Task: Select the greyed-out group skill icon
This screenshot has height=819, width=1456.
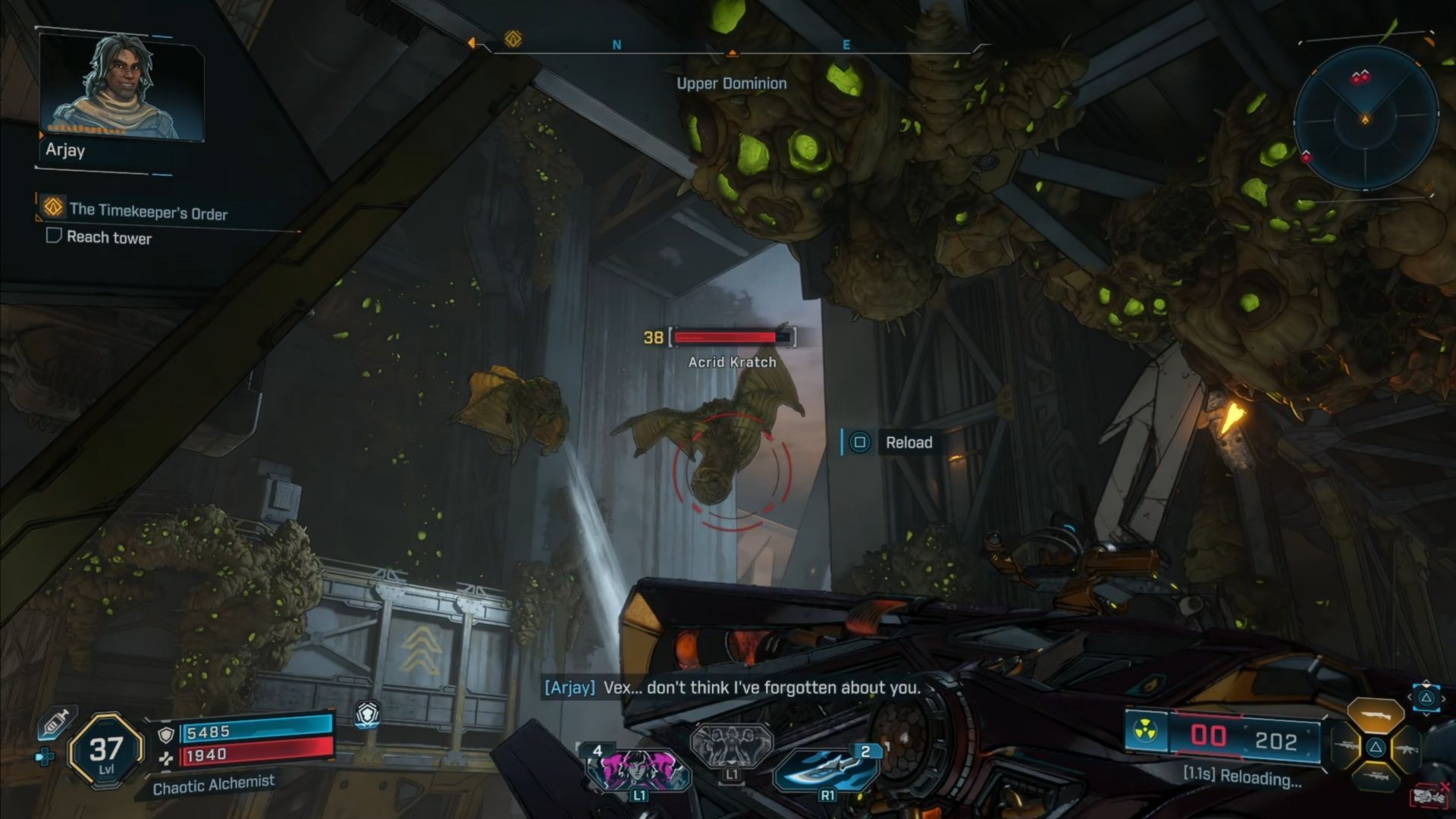Action: click(731, 745)
